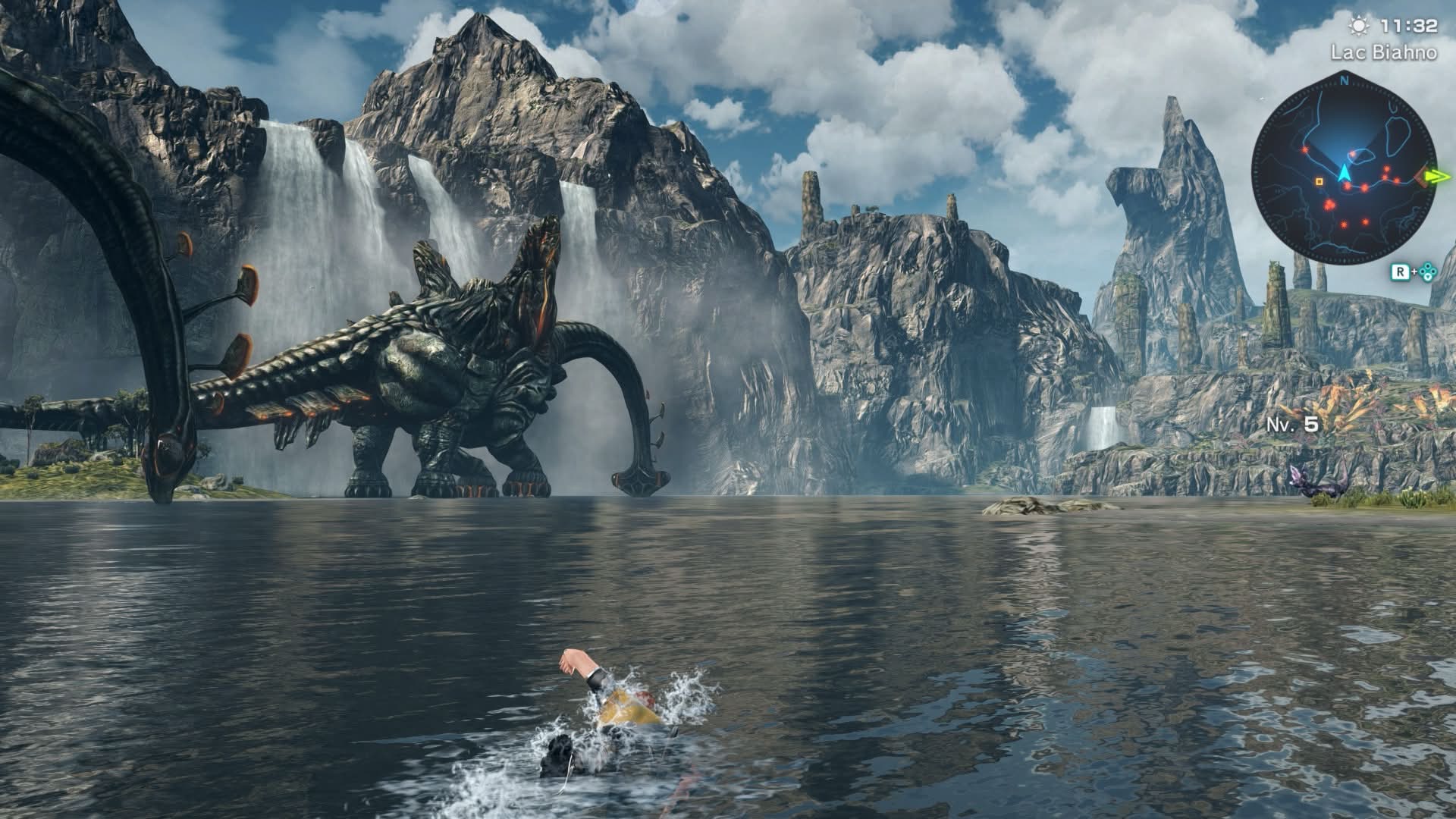Select the orange square marker on minimap

coord(1319,182)
